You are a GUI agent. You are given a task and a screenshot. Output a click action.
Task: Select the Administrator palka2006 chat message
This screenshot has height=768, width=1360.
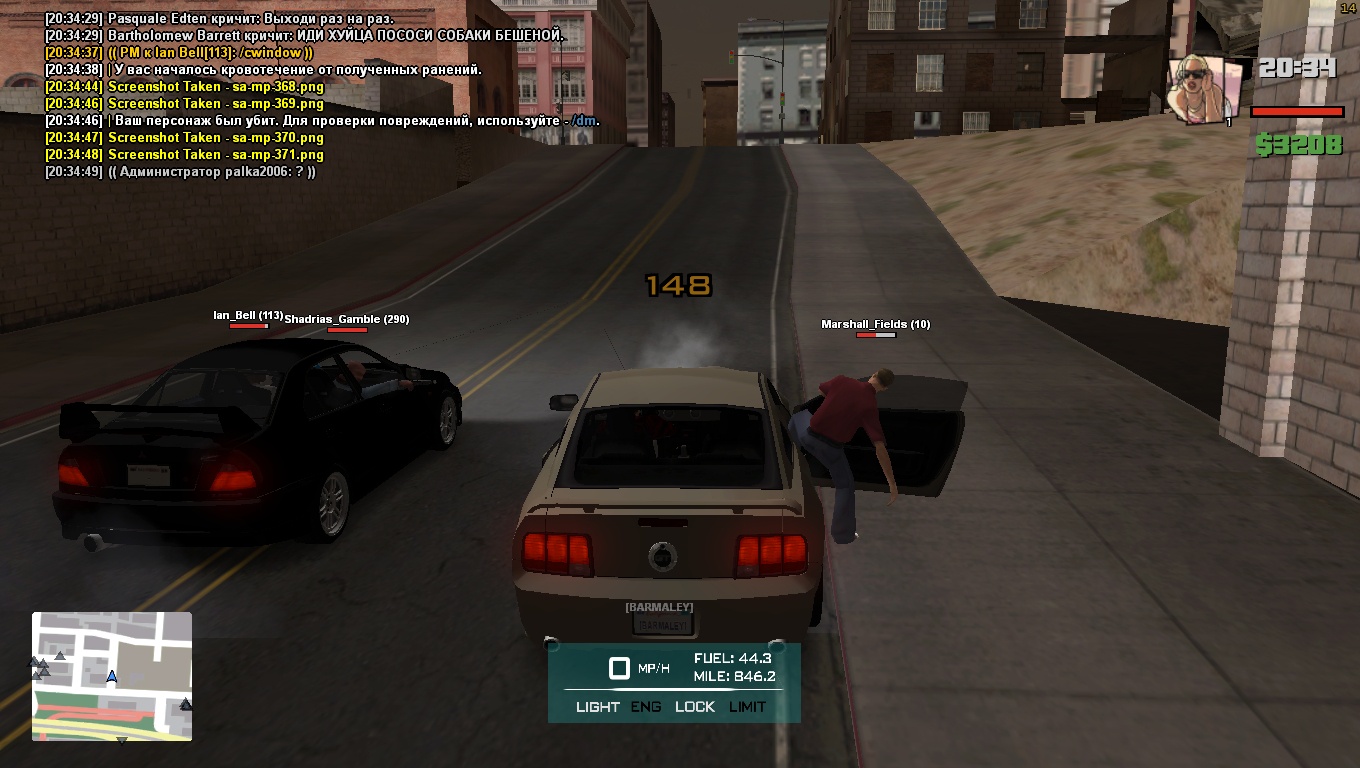180,172
